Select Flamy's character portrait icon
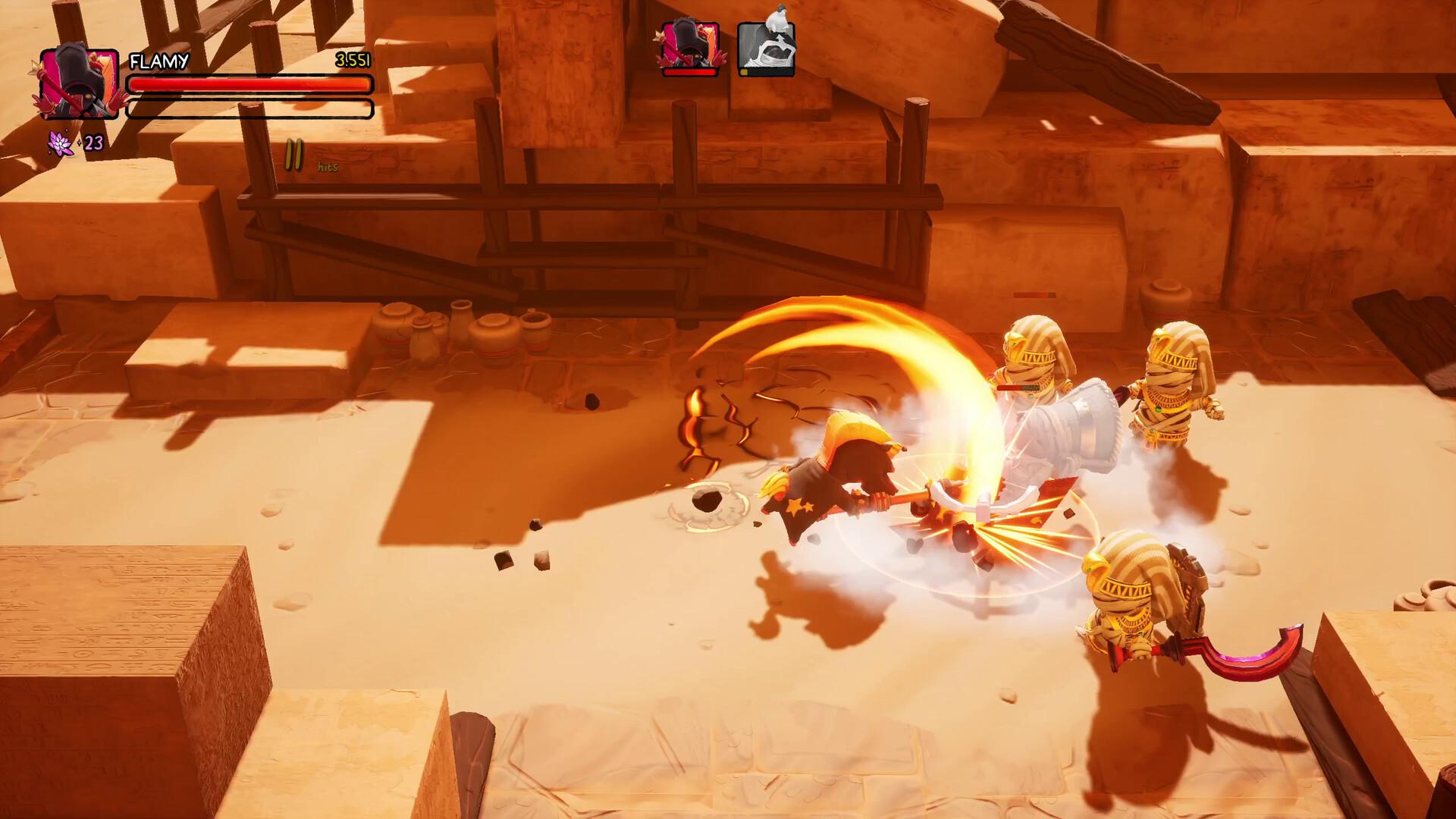 tap(80, 83)
